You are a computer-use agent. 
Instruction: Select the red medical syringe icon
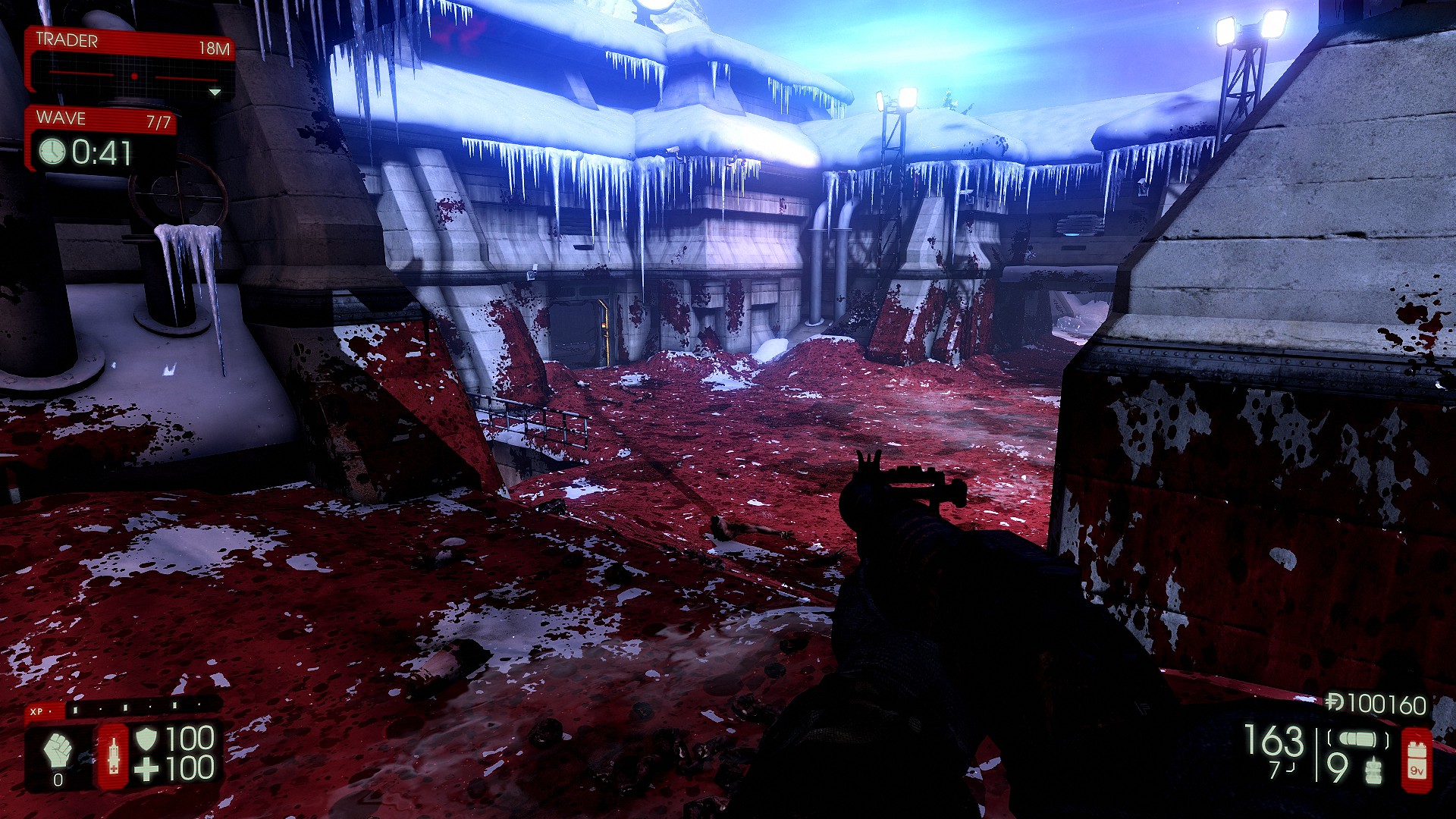coord(114,756)
